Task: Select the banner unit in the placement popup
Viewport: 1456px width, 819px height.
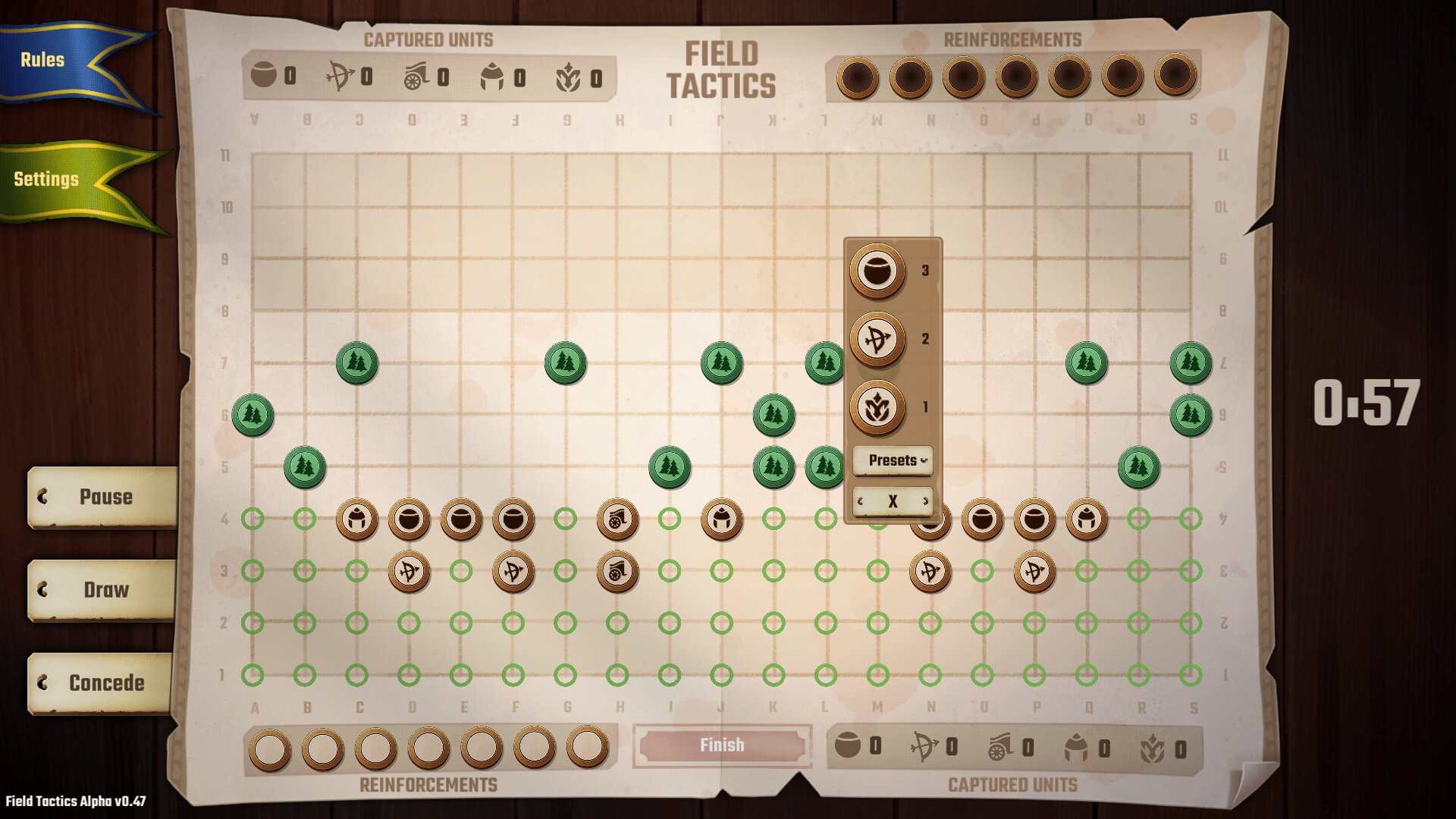Action: pyautogui.click(x=876, y=406)
